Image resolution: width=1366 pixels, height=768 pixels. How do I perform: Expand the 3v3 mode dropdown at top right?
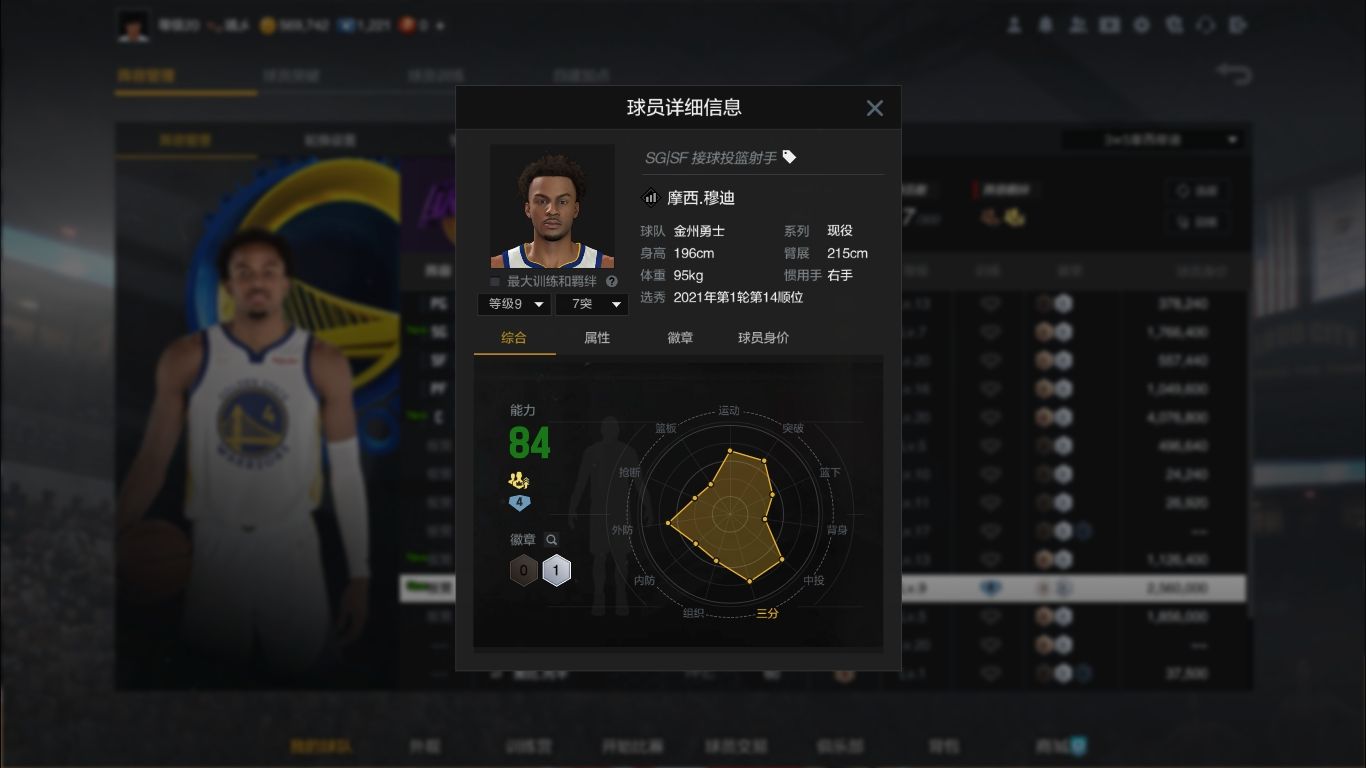(x=1152, y=140)
